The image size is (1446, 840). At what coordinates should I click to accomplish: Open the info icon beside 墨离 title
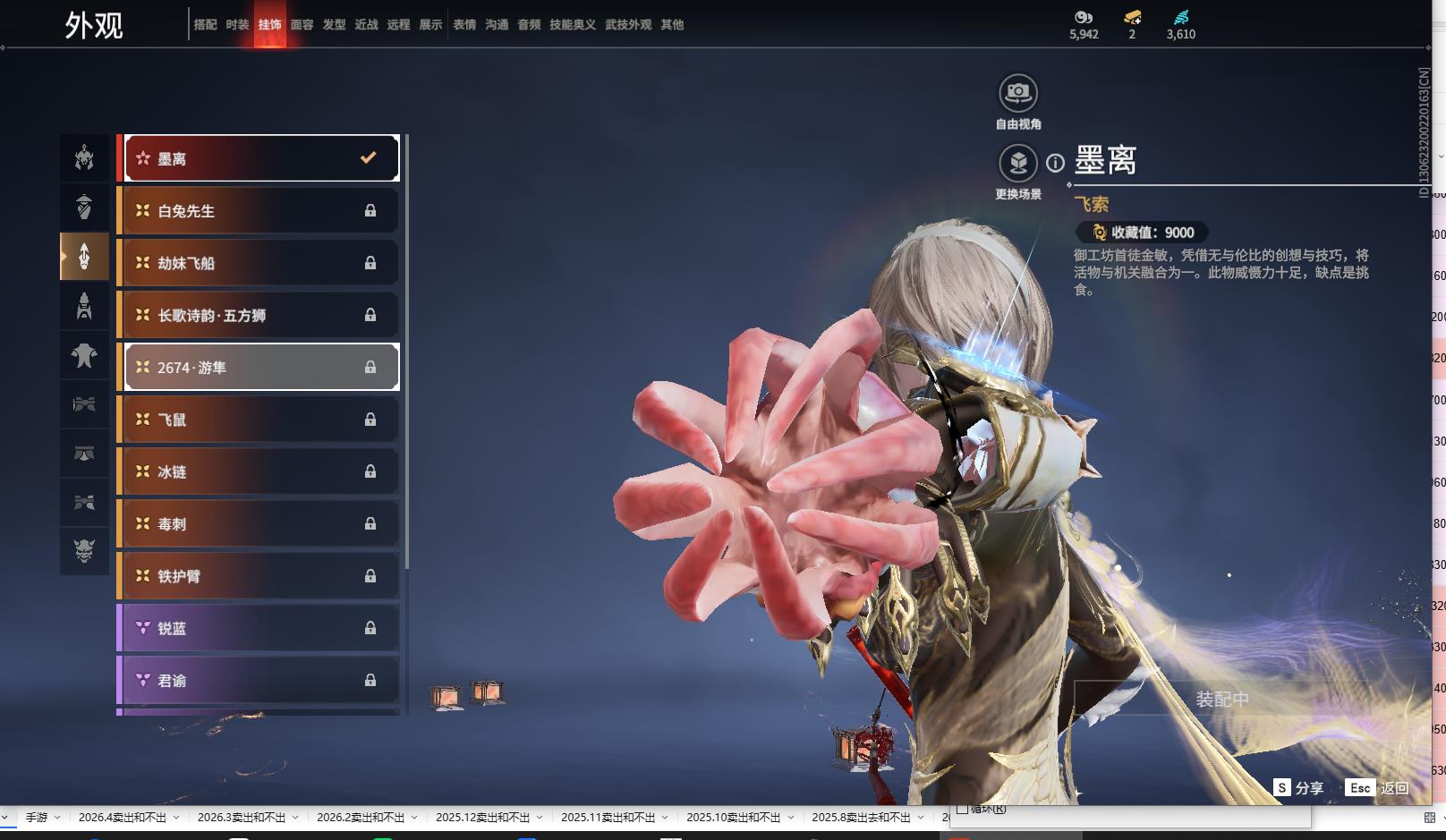[1056, 163]
